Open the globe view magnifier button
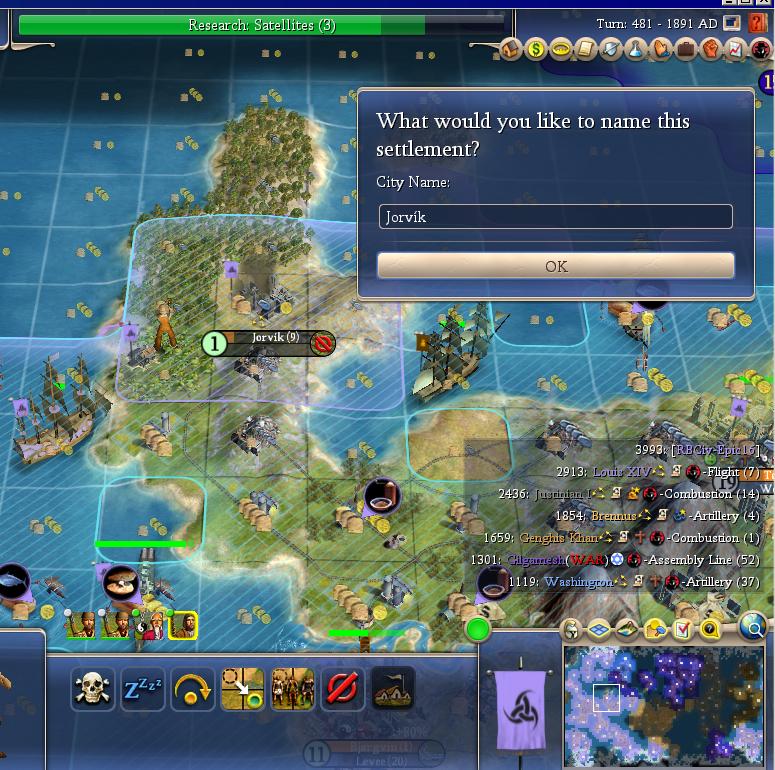 click(754, 627)
